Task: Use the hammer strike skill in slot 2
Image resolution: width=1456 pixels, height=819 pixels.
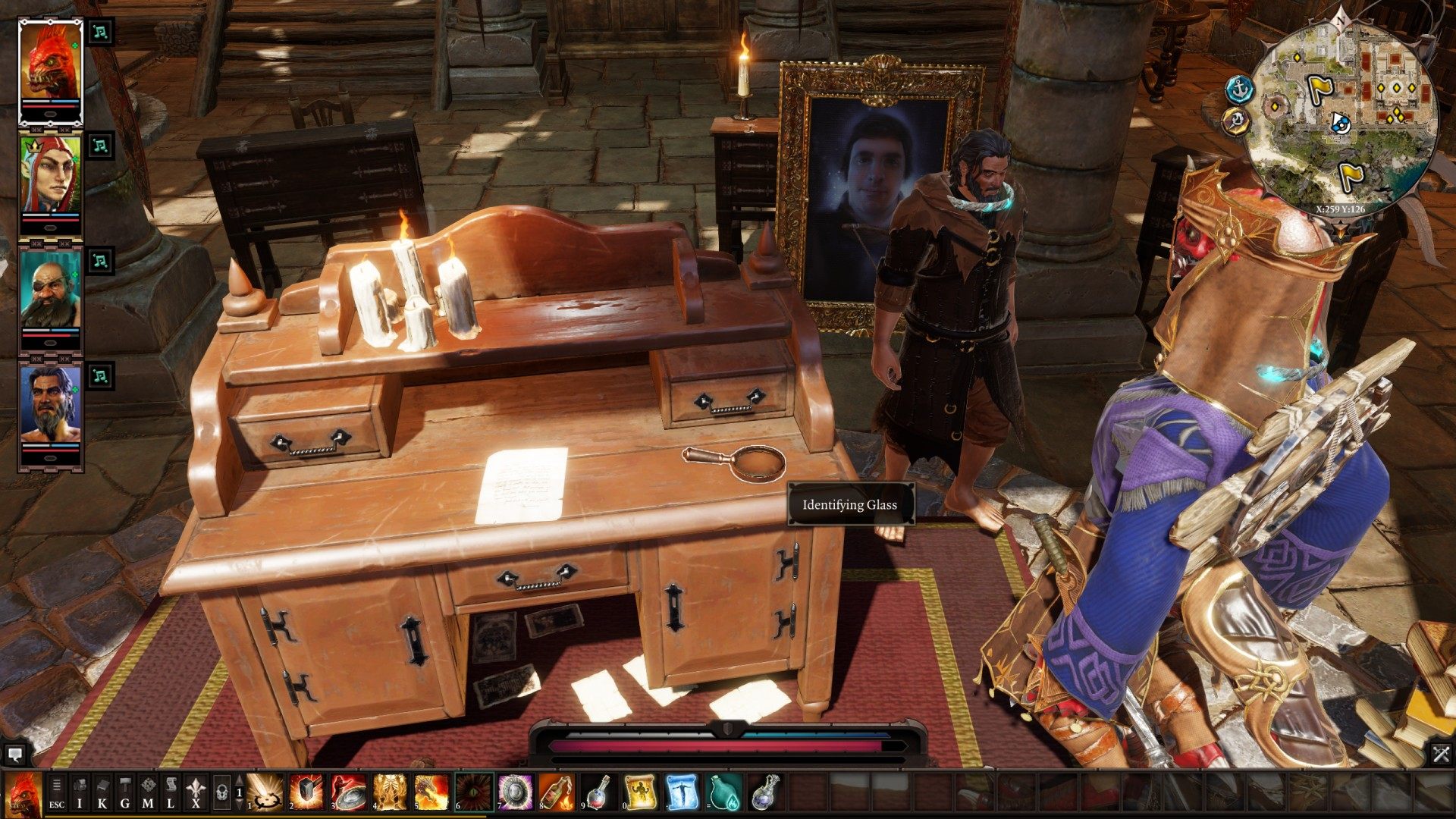Action: click(x=306, y=792)
